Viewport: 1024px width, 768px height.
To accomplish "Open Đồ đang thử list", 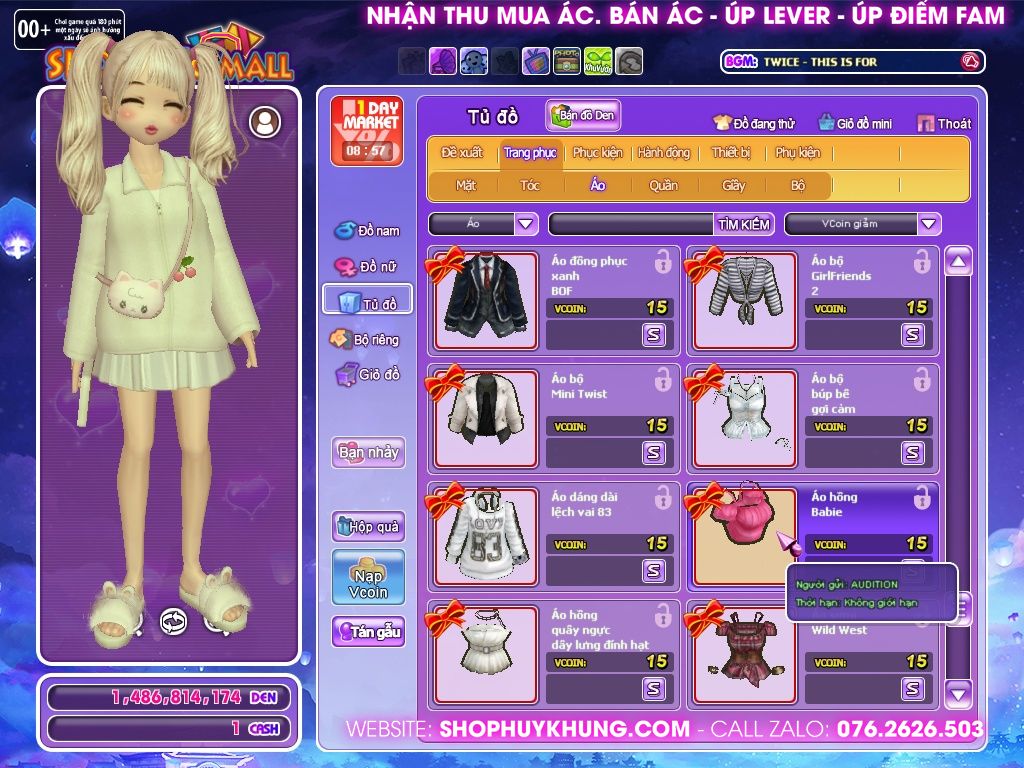I will point(754,123).
